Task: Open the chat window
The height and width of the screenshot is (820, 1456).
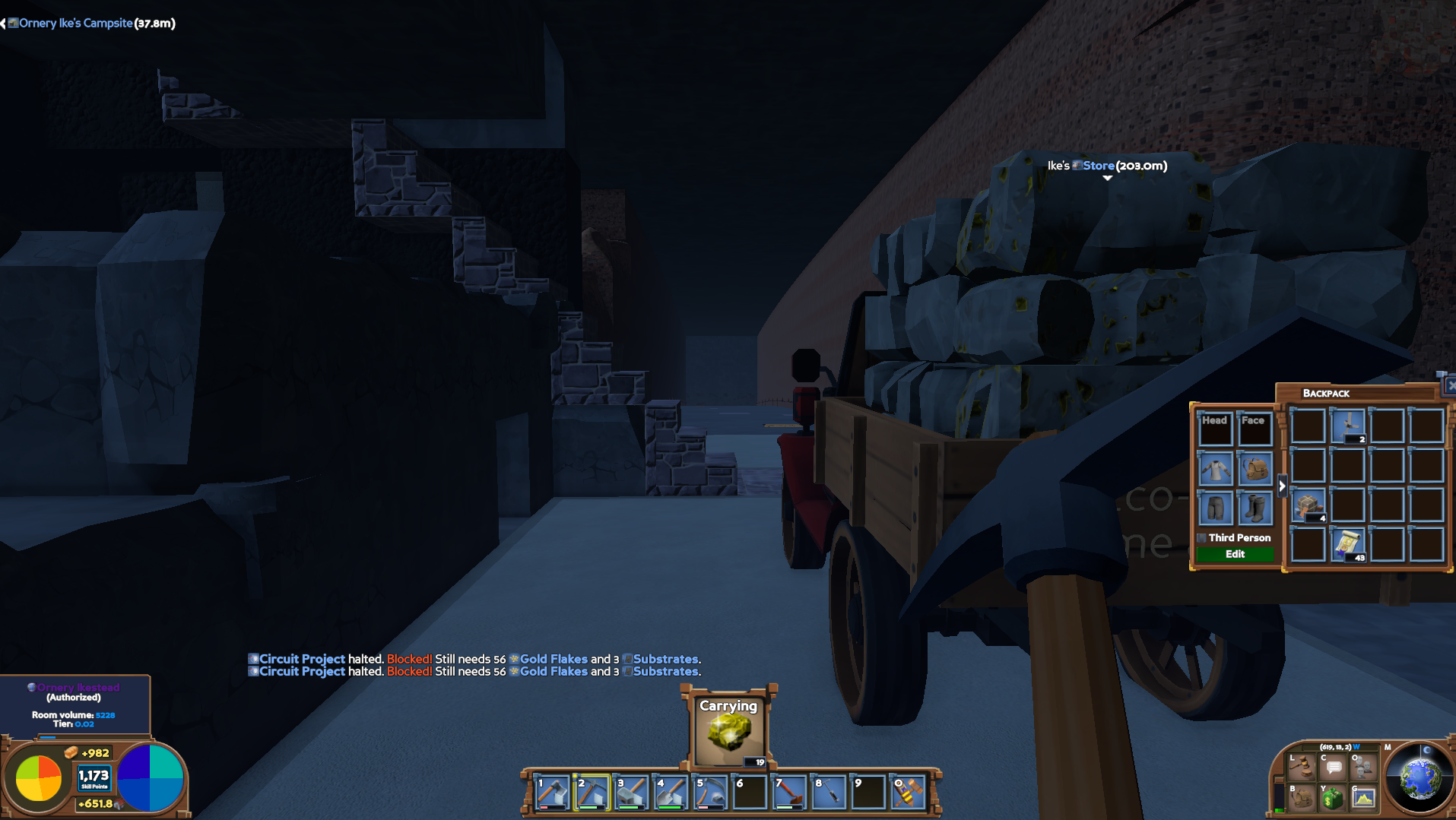Action: tap(1332, 766)
